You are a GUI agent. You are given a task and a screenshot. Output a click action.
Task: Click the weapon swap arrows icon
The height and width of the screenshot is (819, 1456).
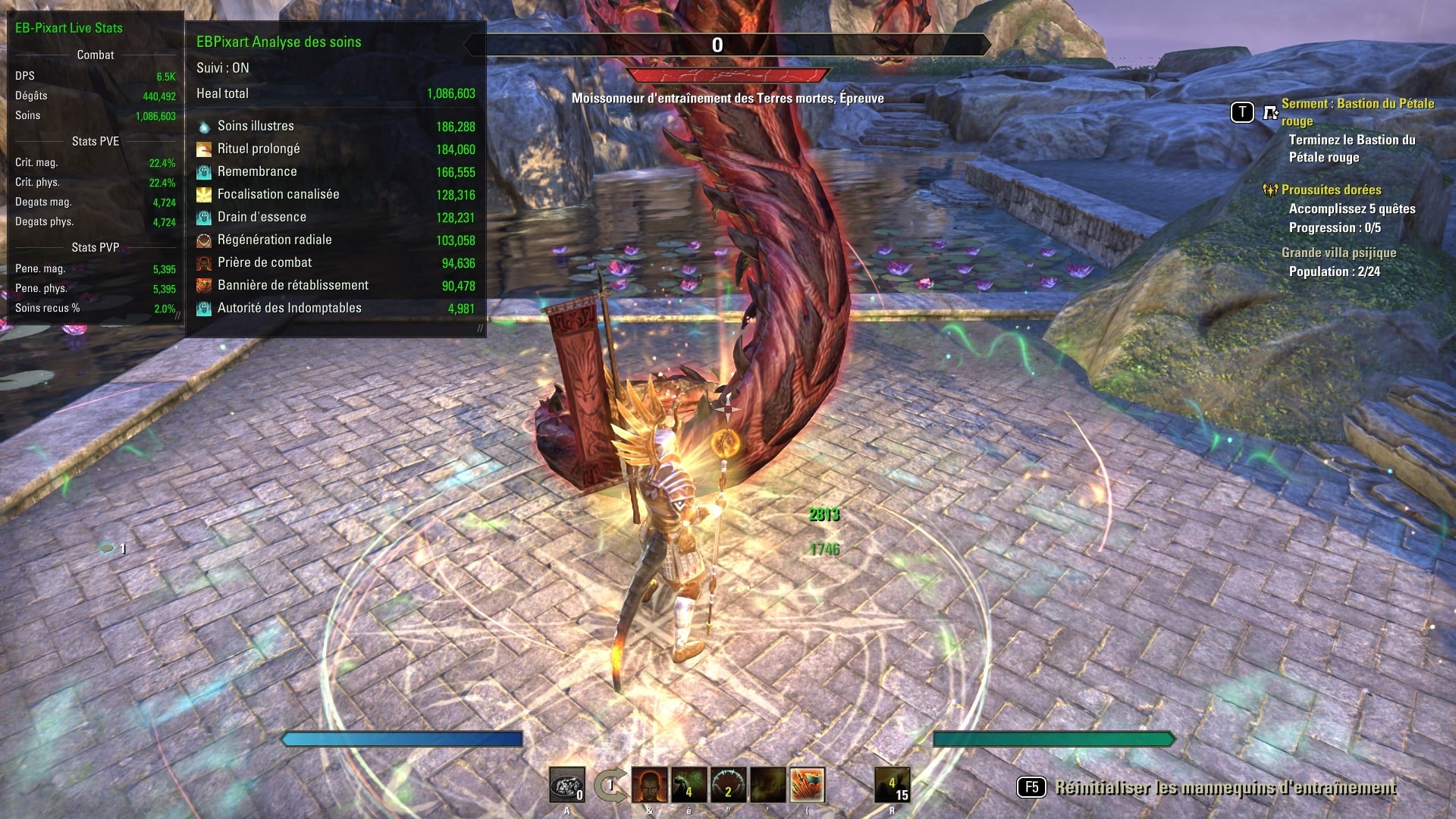pos(610,785)
